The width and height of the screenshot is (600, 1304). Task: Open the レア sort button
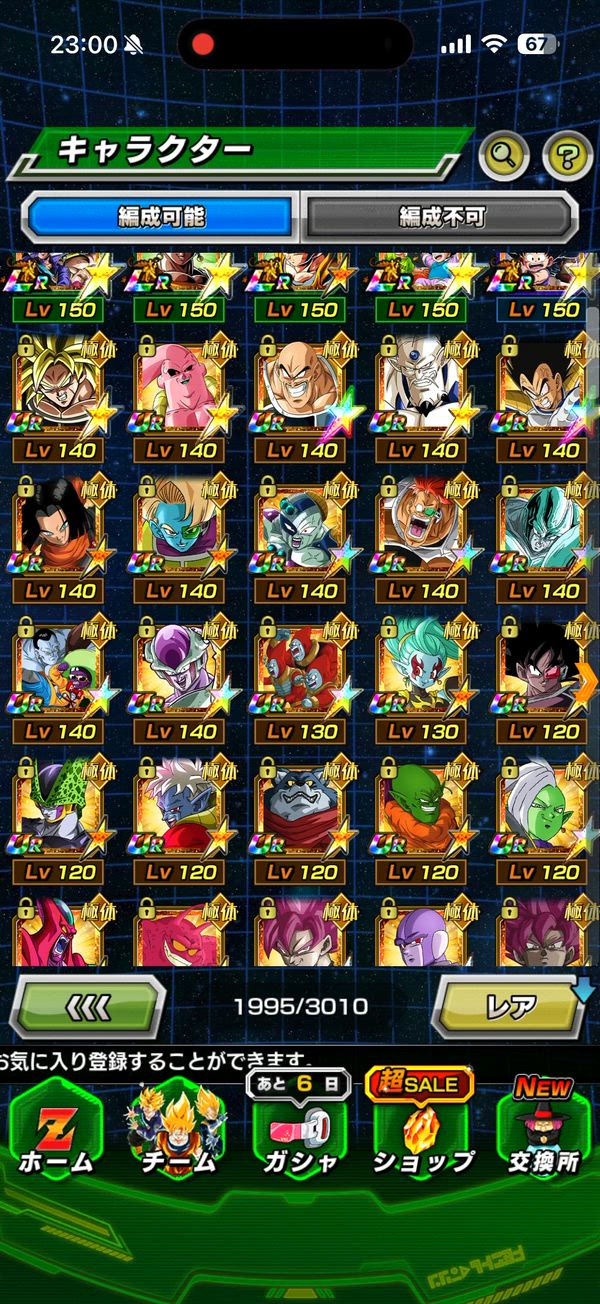(x=510, y=1005)
